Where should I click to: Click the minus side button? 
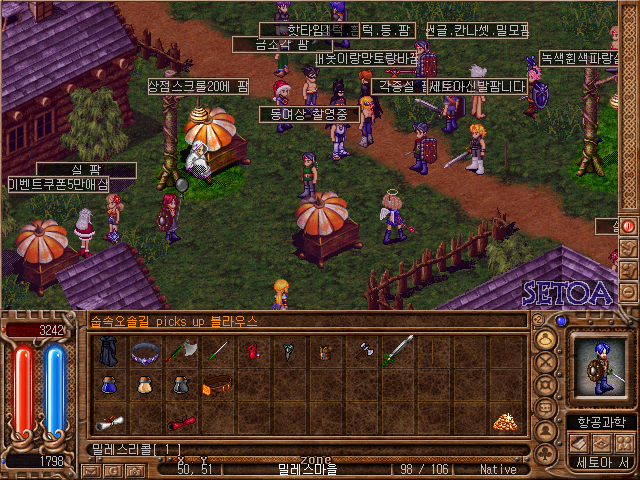coord(628,292)
